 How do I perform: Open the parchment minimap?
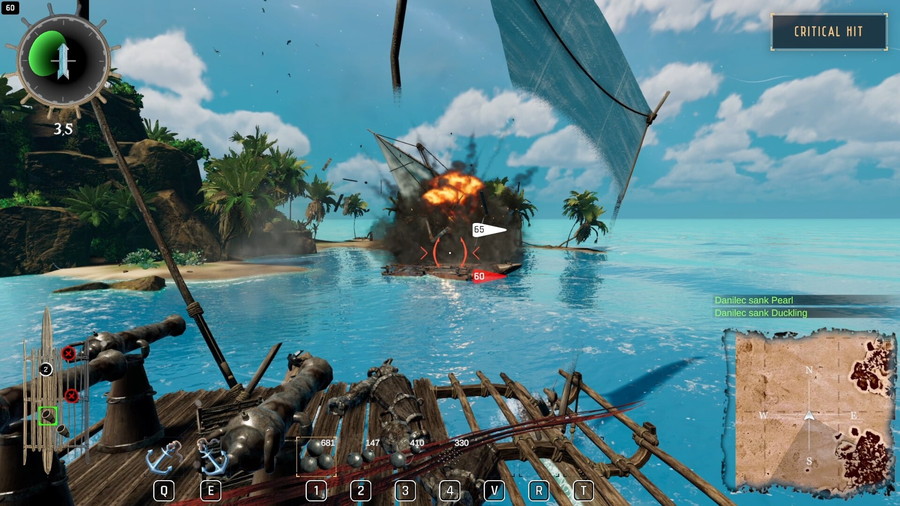pyautogui.click(x=810, y=412)
